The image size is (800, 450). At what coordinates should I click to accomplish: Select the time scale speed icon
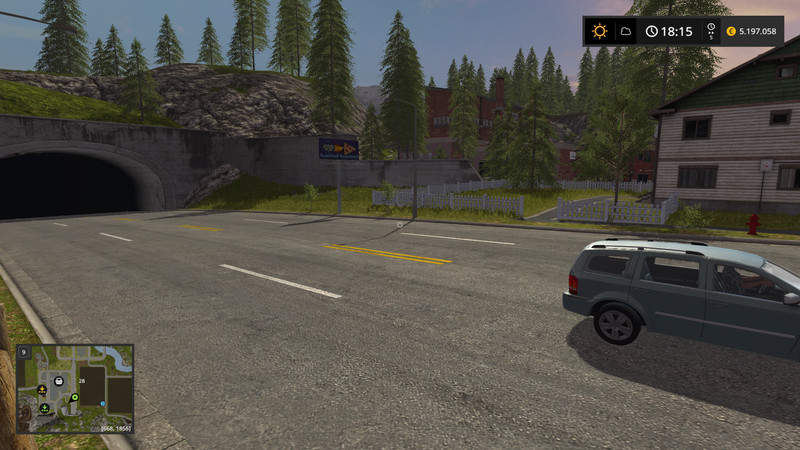(710, 31)
